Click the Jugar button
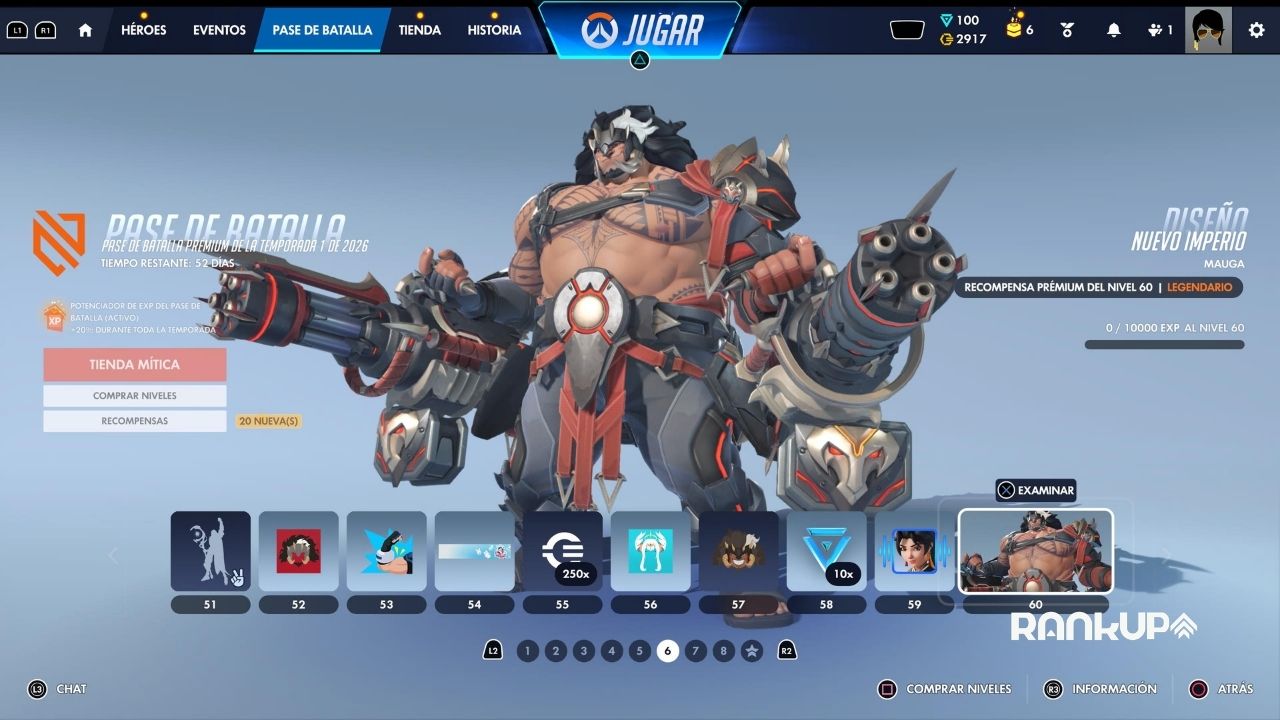 coord(641,30)
